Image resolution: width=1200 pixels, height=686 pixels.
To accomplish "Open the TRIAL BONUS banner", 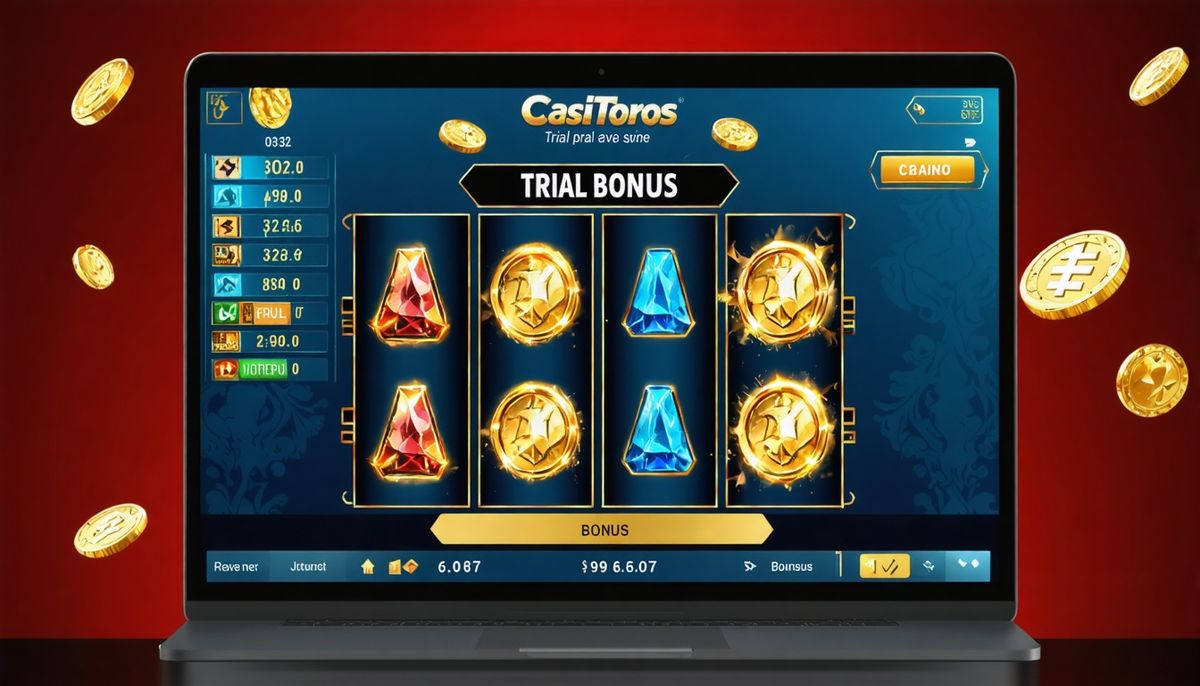I will [598, 186].
